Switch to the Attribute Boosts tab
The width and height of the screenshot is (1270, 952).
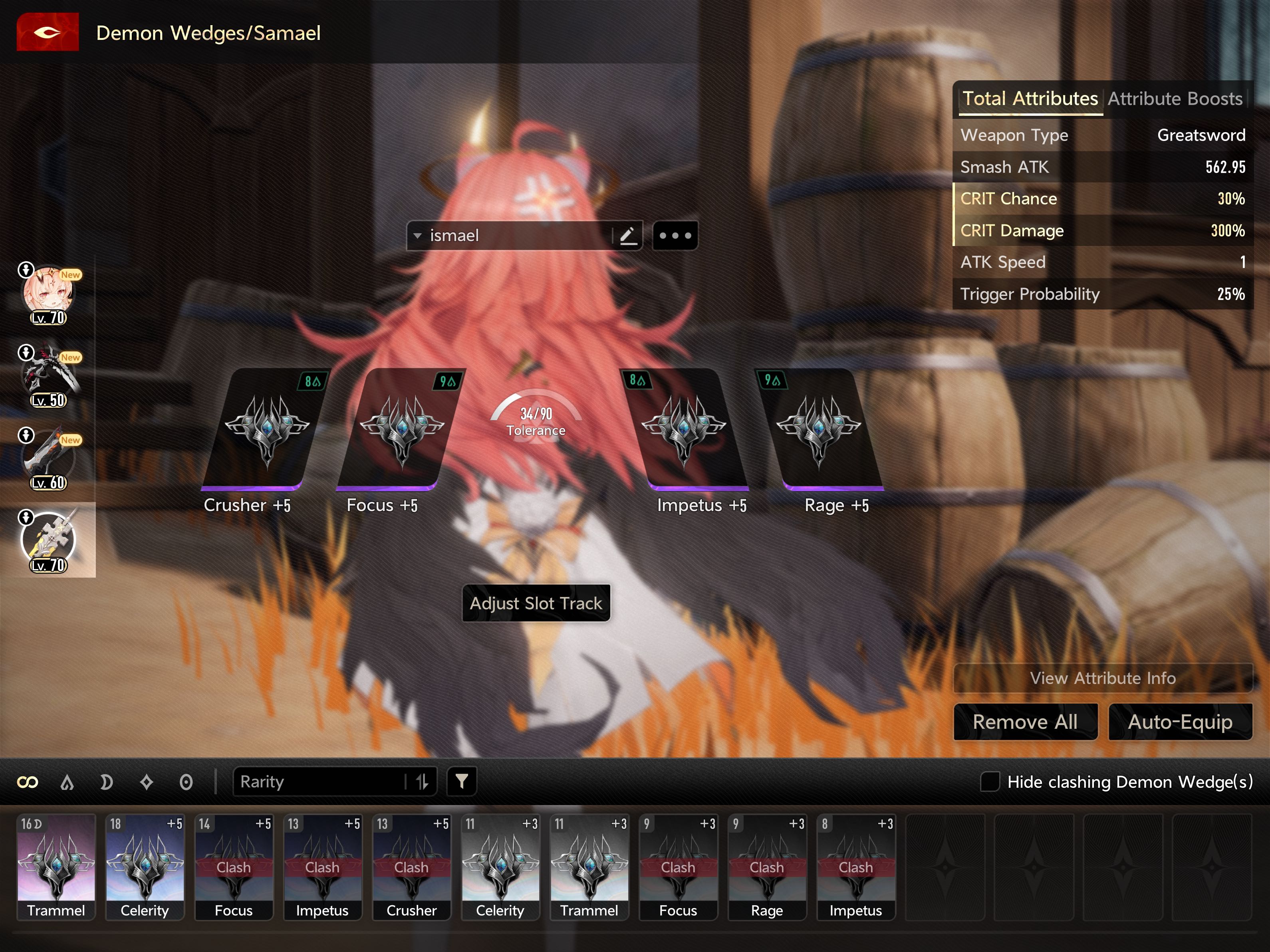coord(1174,99)
